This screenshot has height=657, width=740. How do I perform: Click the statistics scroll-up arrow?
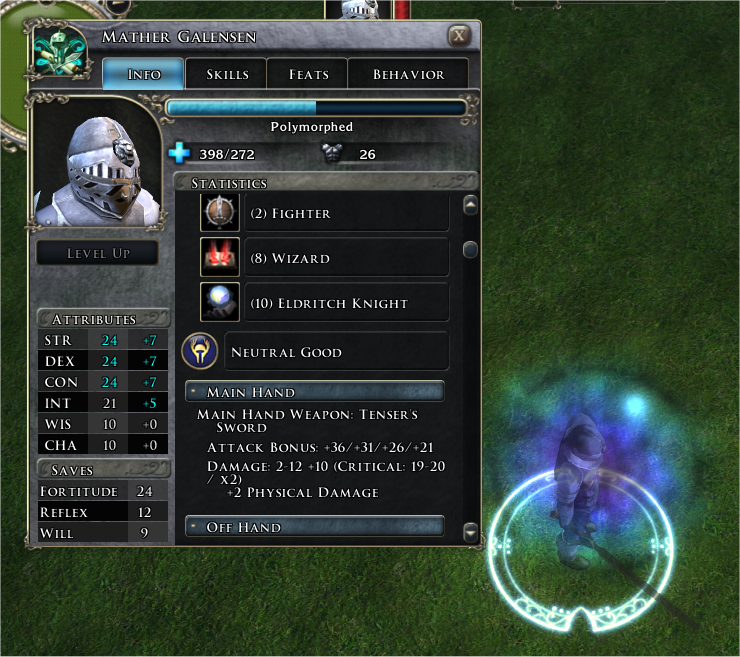tap(470, 205)
